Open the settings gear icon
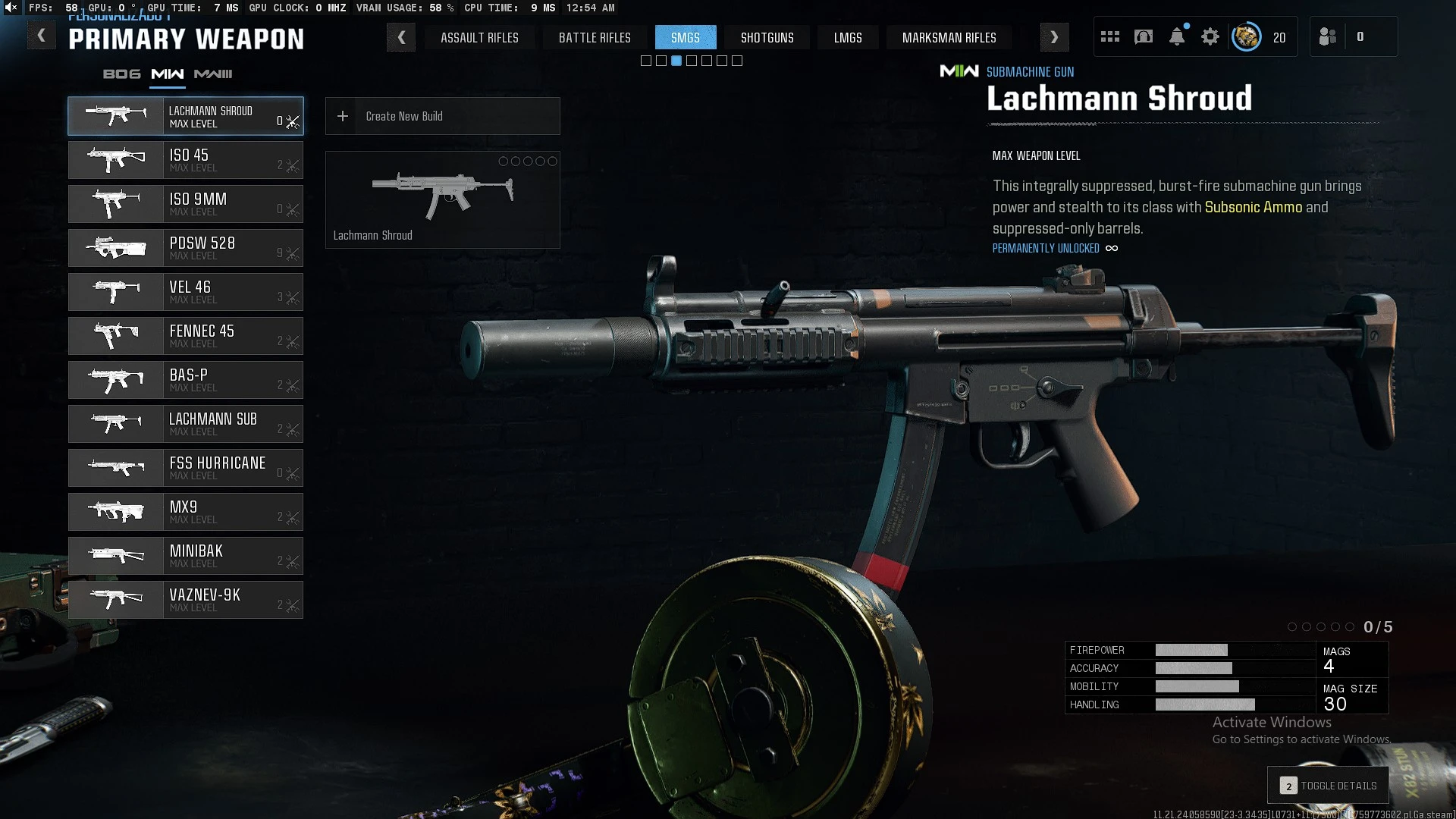The image size is (1456, 819). coord(1210,37)
